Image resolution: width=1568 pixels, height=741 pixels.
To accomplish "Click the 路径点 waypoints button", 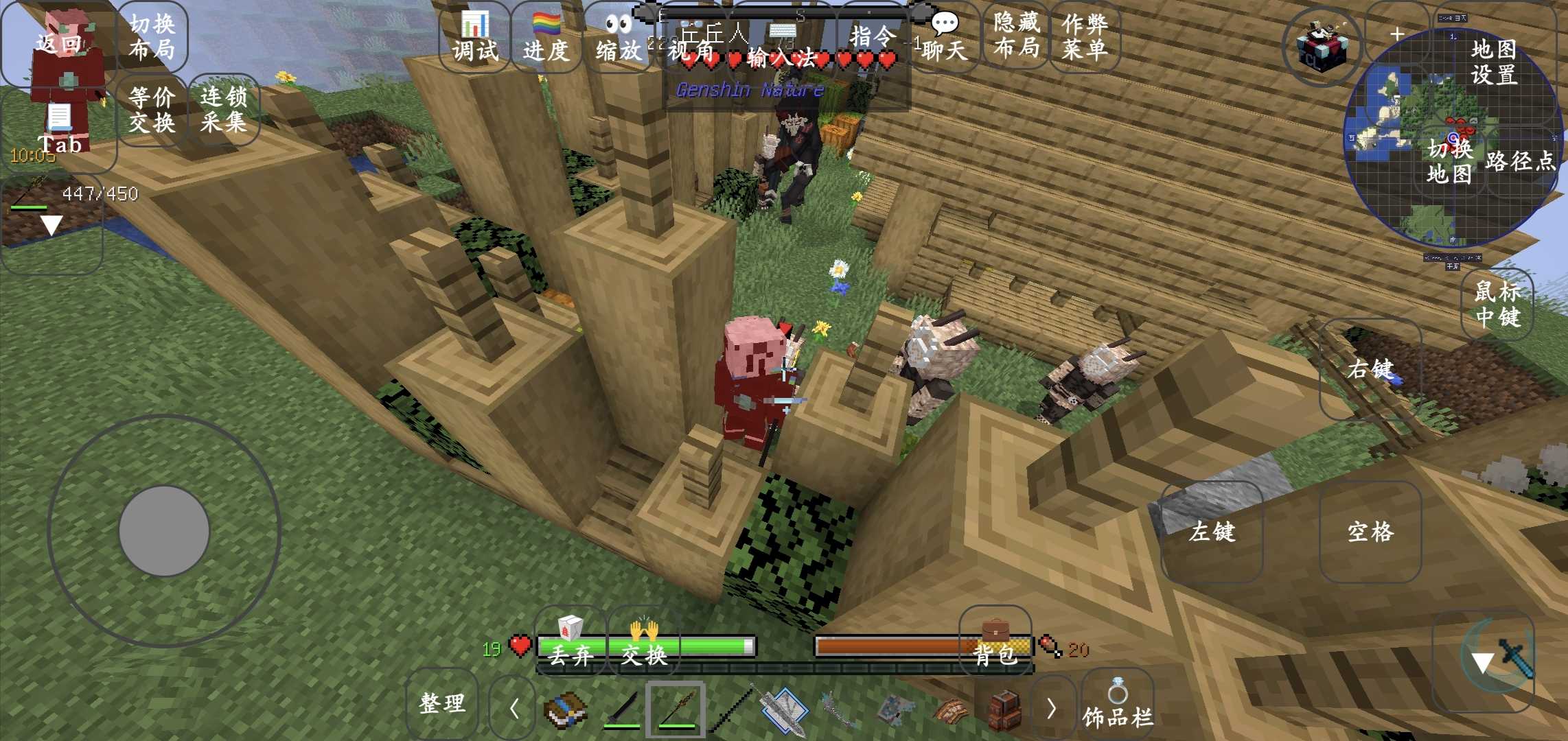I will [x=1520, y=162].
